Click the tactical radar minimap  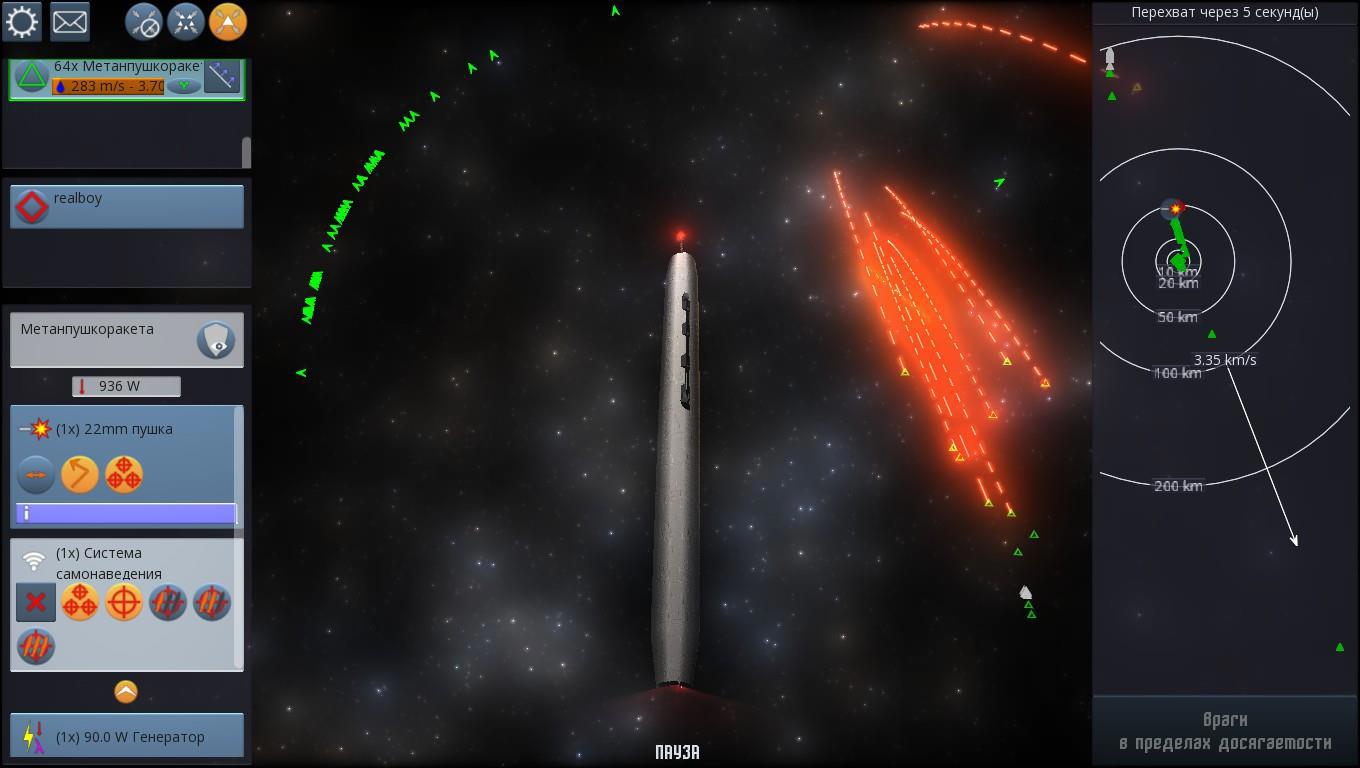1225,360
